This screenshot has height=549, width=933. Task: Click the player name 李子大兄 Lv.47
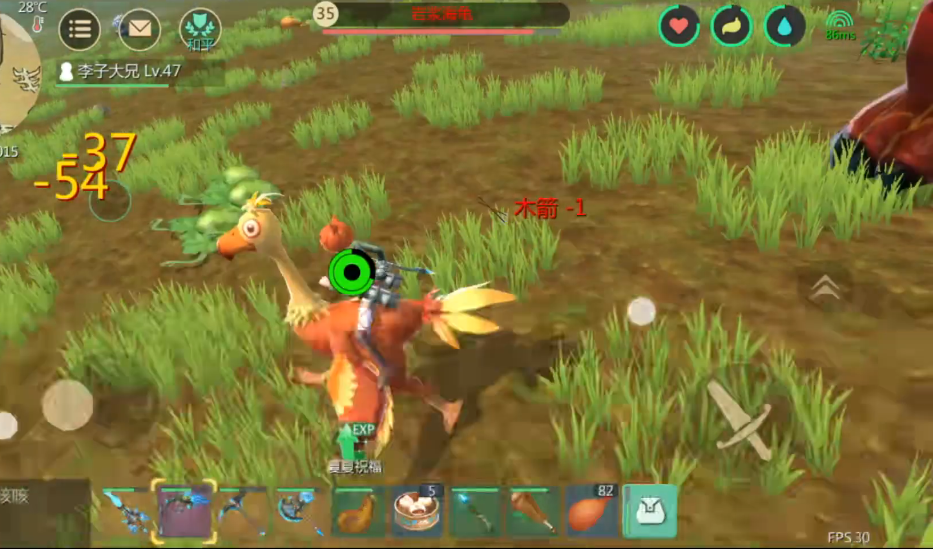(119, 72)
